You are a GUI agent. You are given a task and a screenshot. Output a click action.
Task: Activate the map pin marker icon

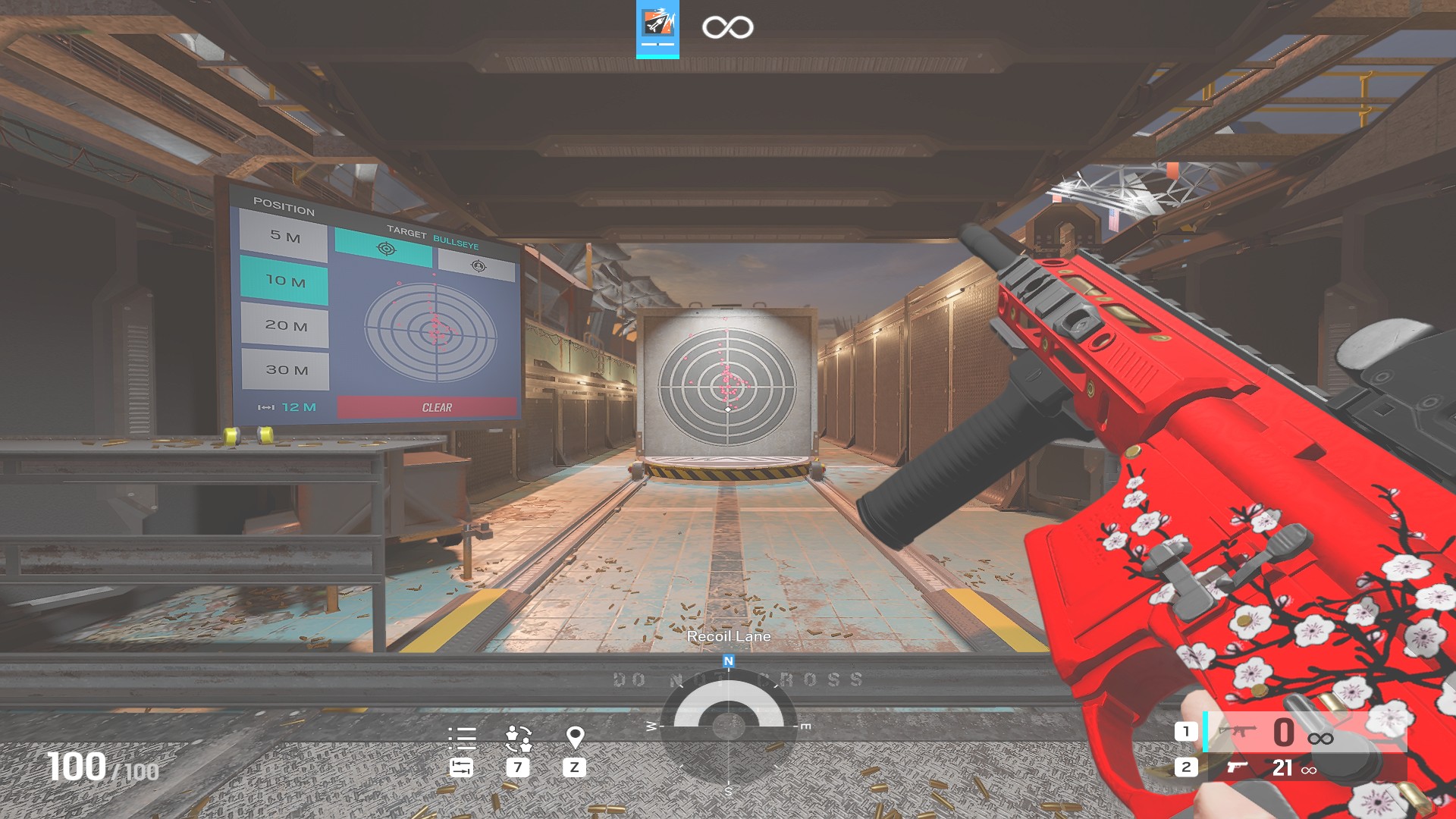[575, 737]
